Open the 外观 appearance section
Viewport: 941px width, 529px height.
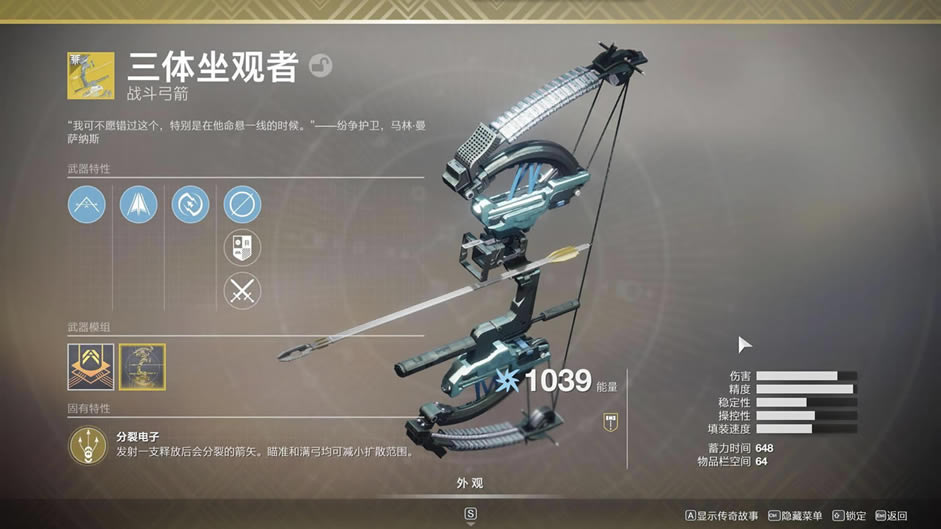pyautogui.click(x=470, y=484)
